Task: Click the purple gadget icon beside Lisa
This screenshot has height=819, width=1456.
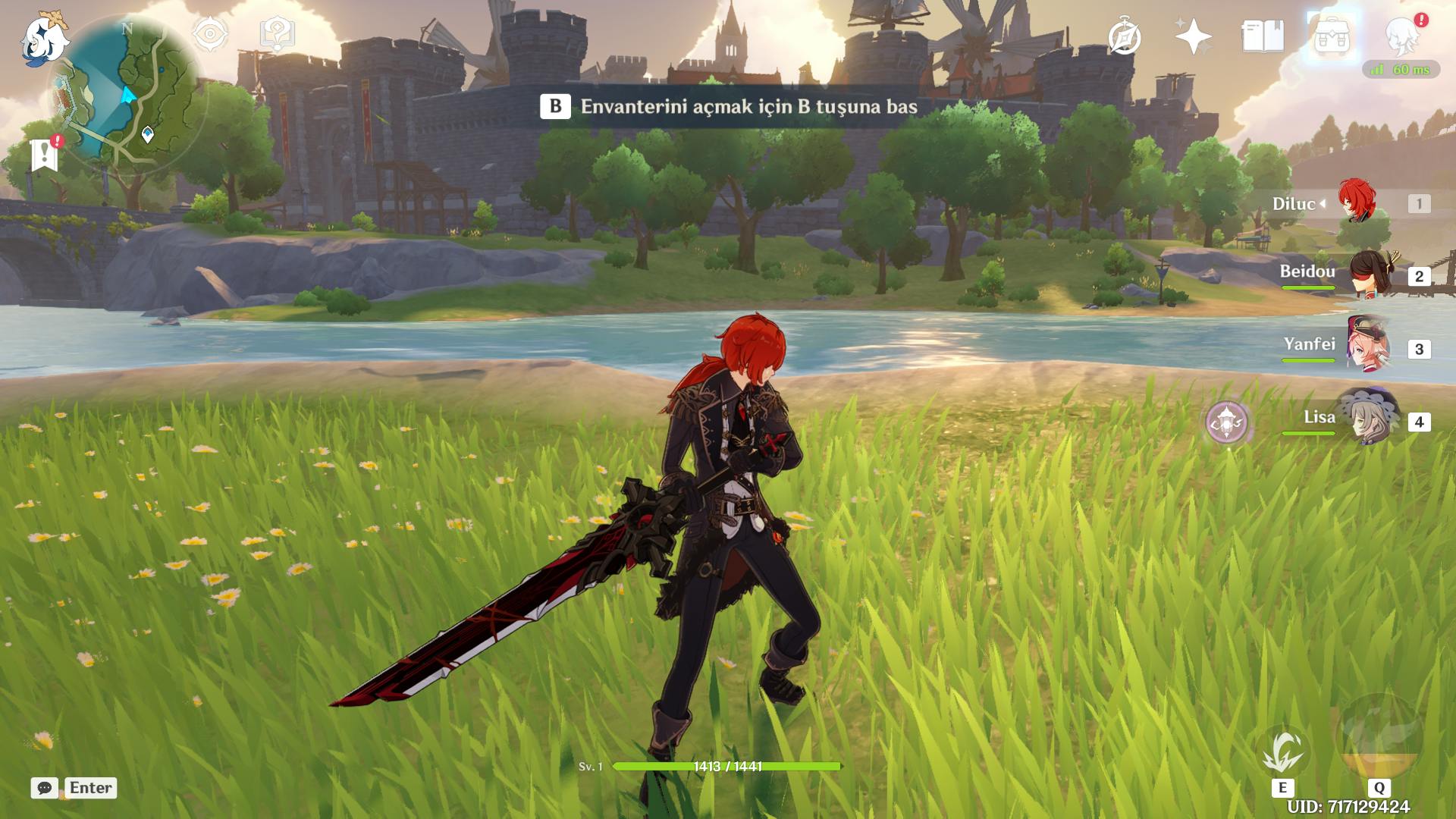Action: coord(1227,421)
